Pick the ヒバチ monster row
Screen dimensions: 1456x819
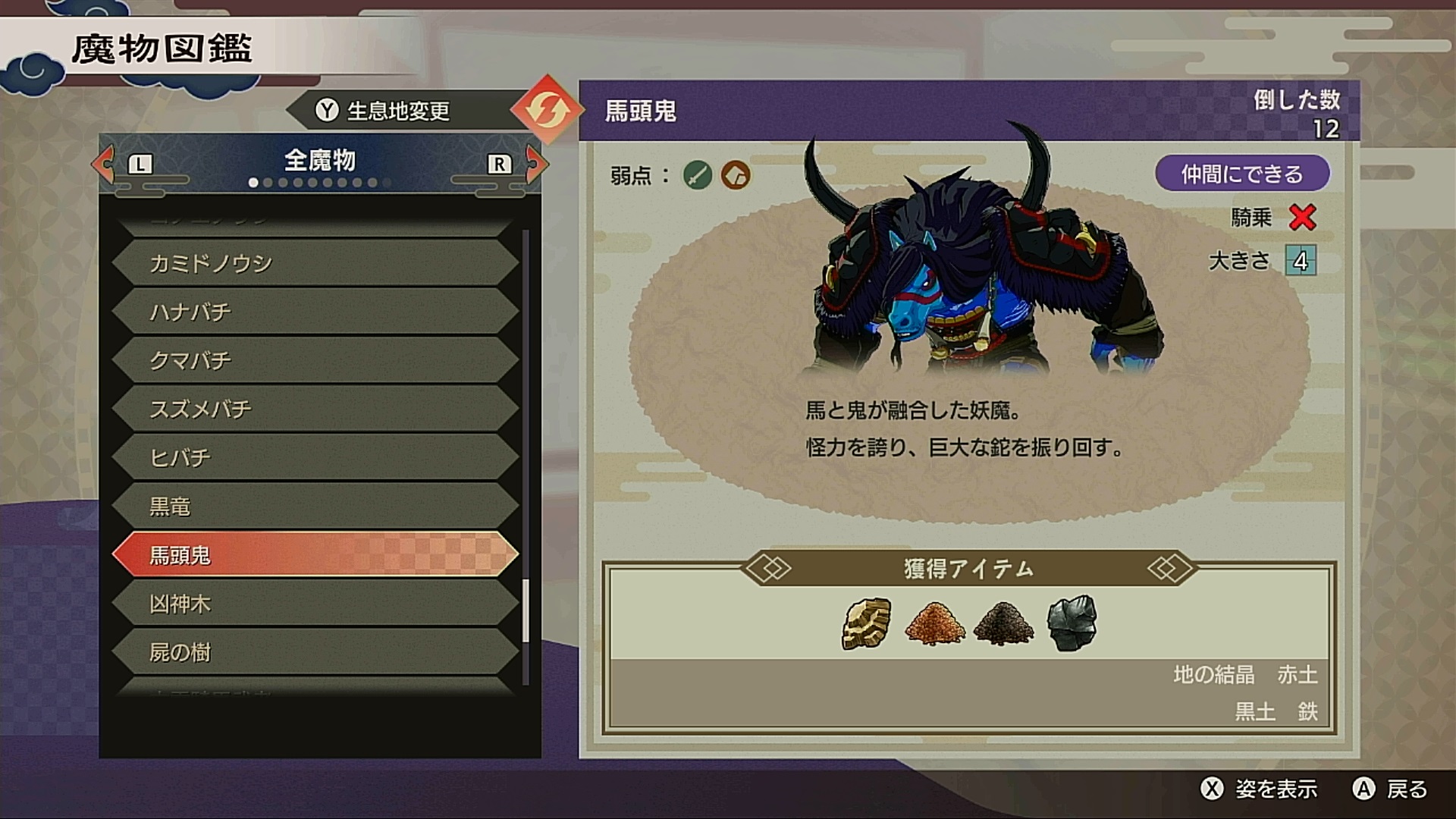pos(315,457)
